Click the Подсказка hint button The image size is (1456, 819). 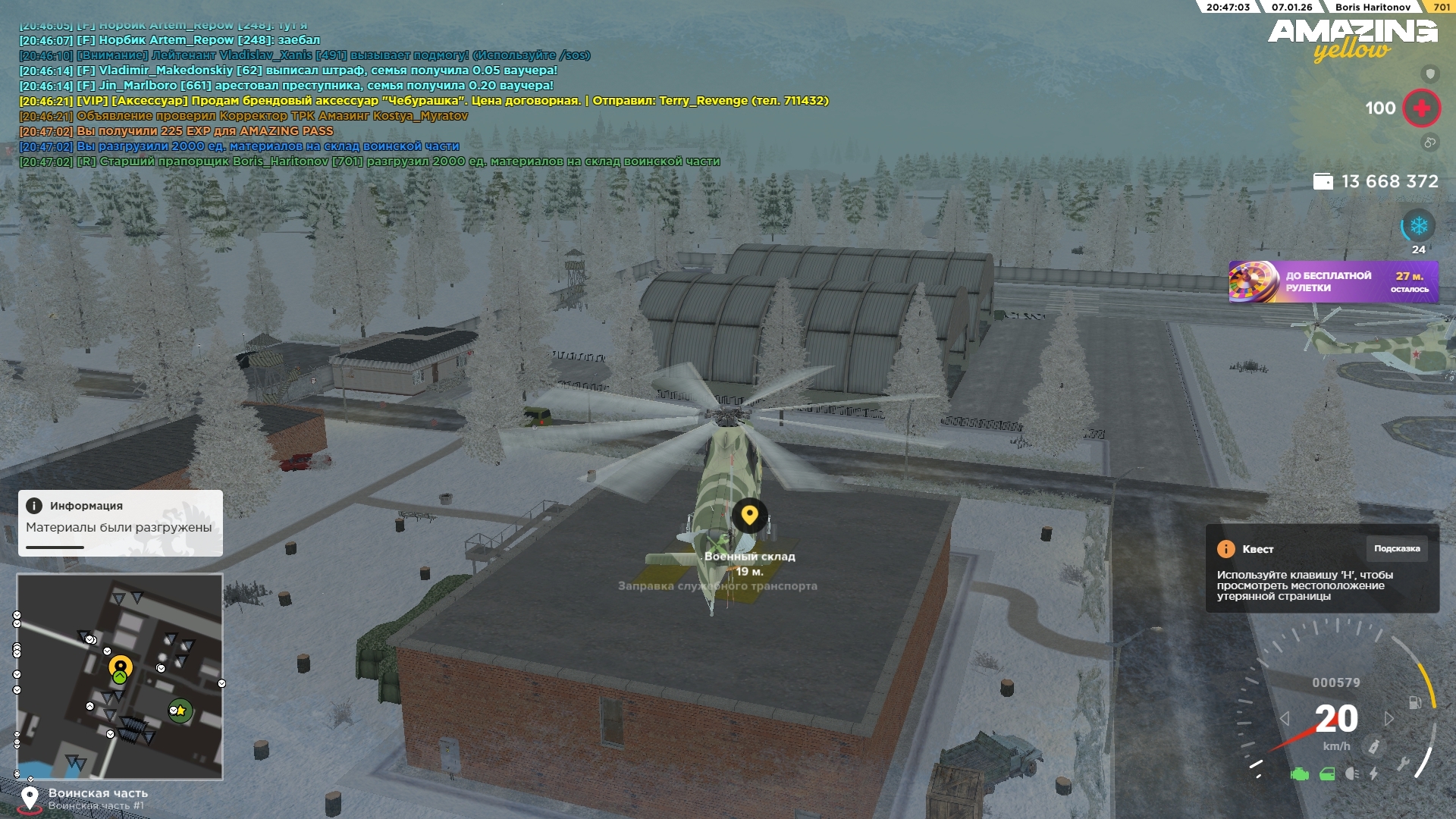[x=1396, y=548]
